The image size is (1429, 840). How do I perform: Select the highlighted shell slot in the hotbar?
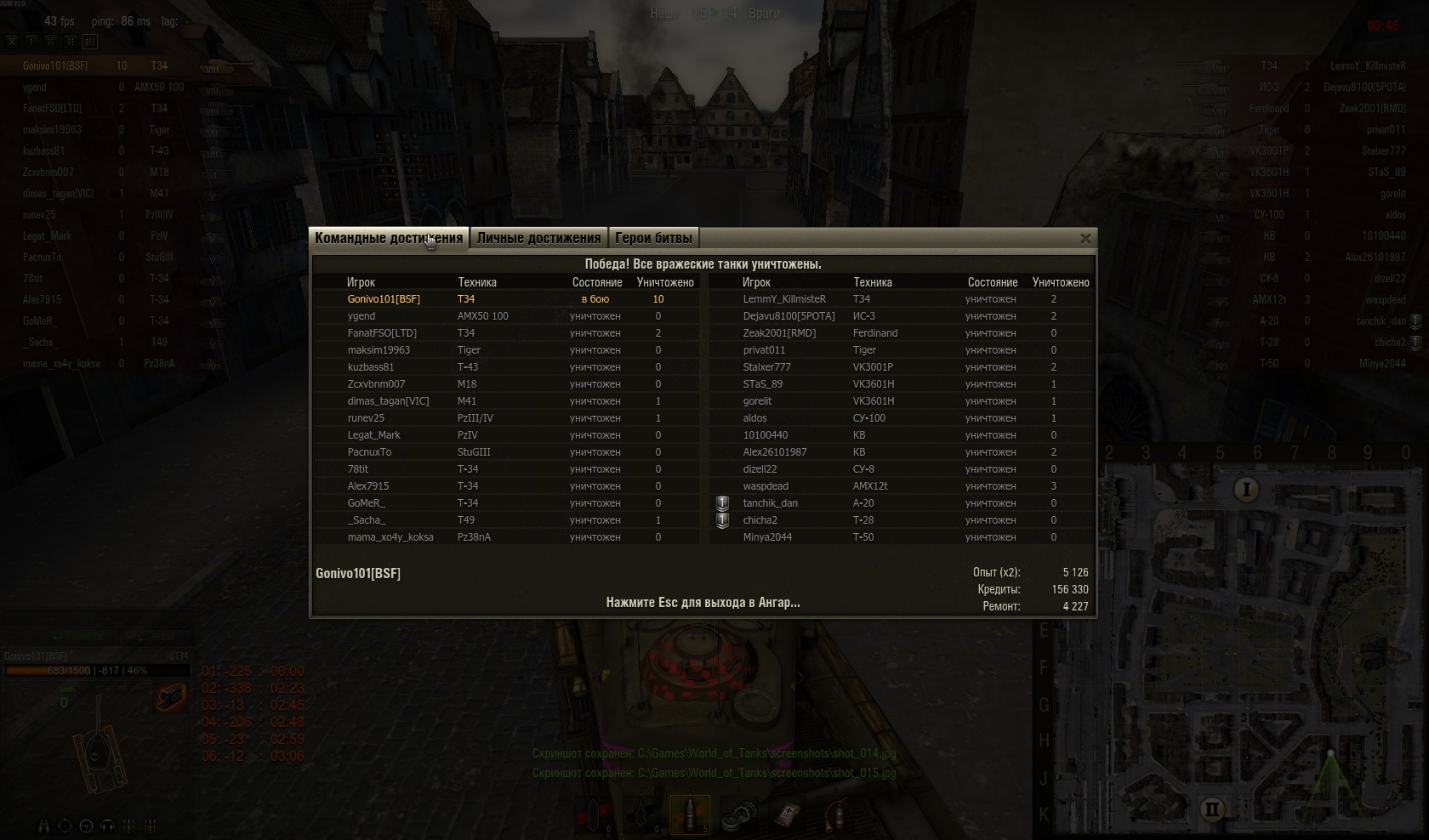[x=690, y=814]
